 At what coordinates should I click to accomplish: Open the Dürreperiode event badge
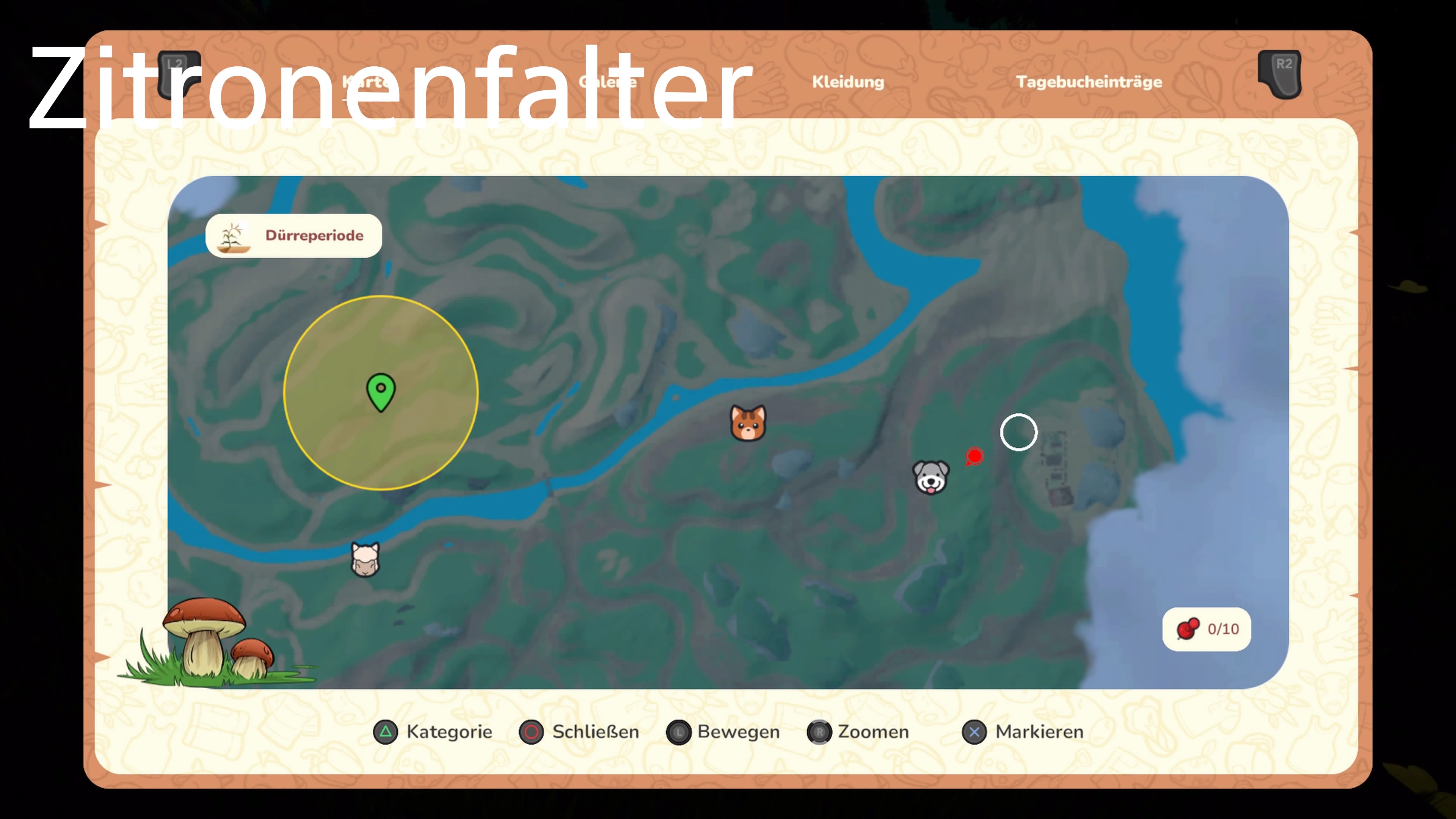click(x=294, y=236)
